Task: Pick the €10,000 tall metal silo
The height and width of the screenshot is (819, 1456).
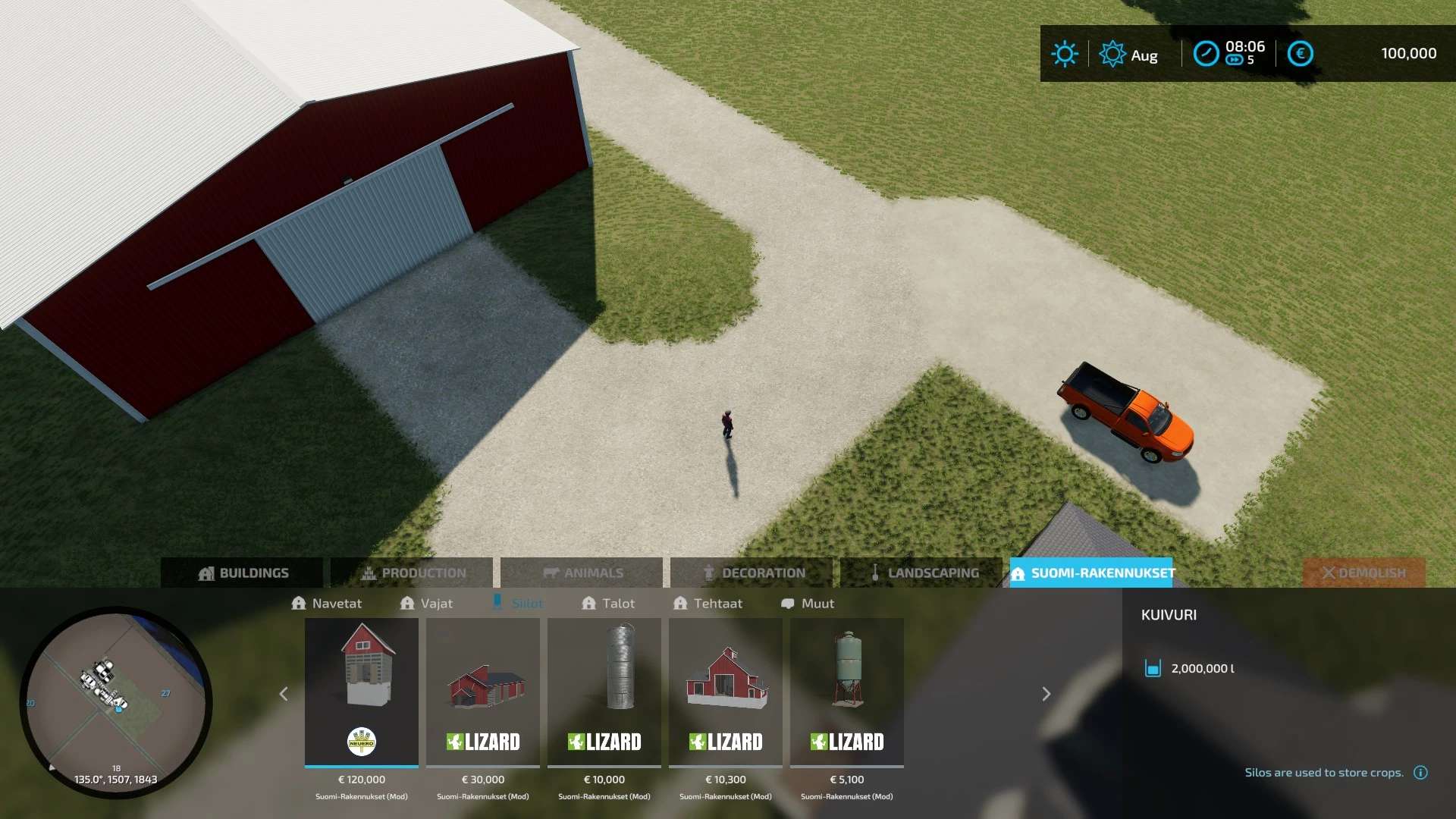Action: point(604,692)
